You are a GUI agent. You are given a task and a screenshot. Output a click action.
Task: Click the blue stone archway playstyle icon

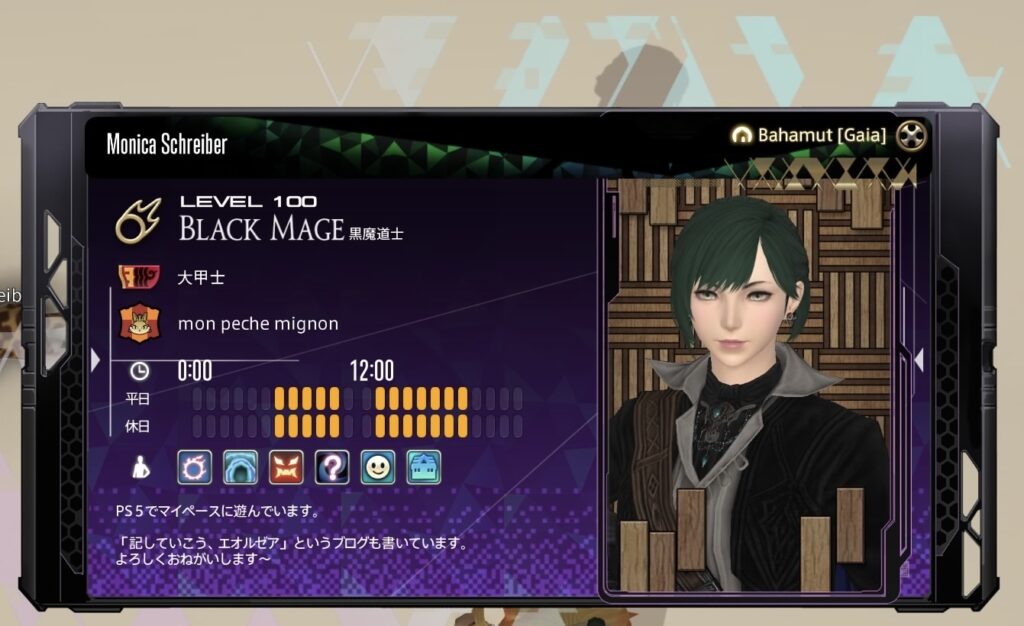(239, 467)
